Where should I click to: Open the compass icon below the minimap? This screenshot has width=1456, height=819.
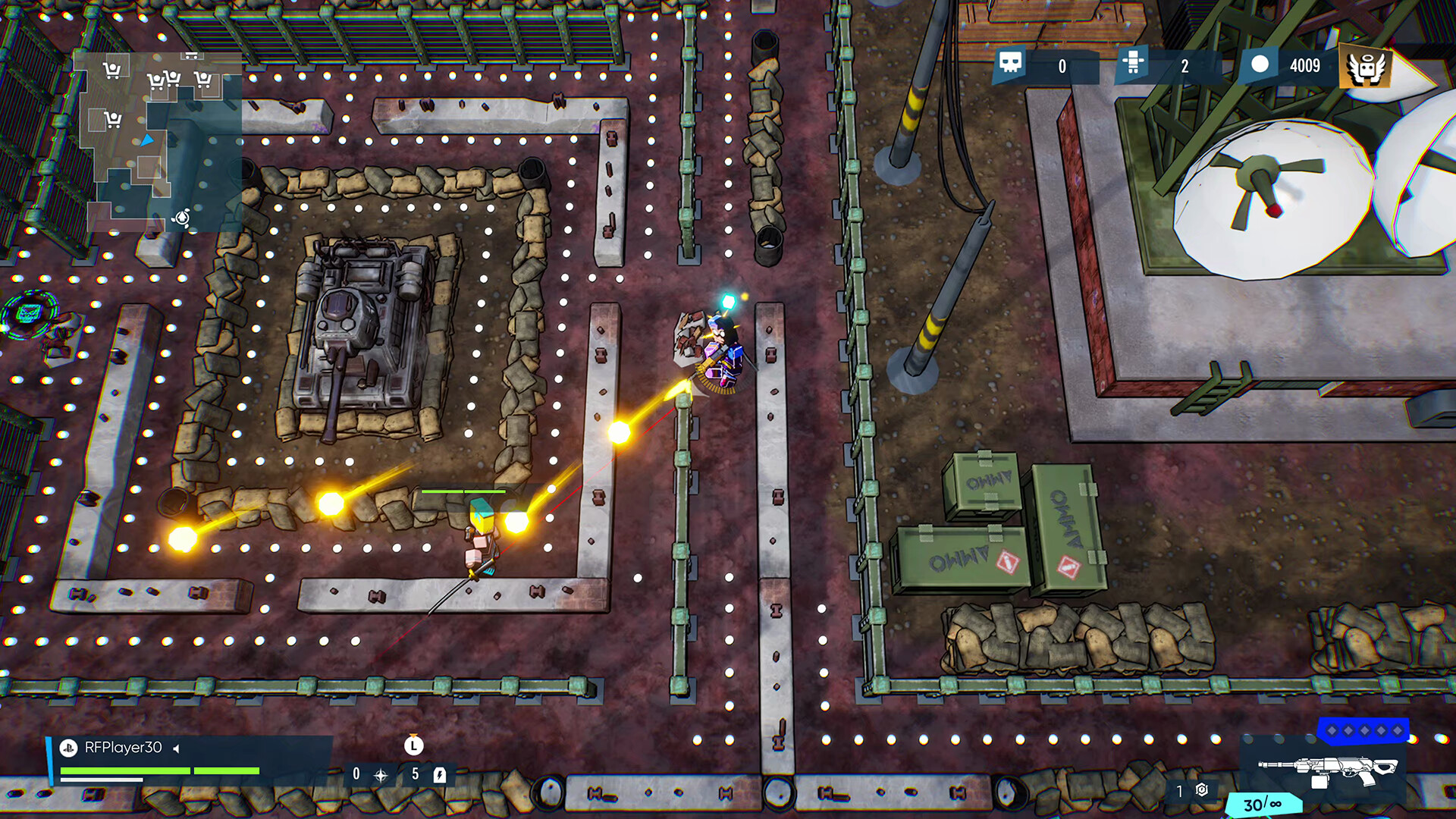pyautogui.click(x=180, y=218)
